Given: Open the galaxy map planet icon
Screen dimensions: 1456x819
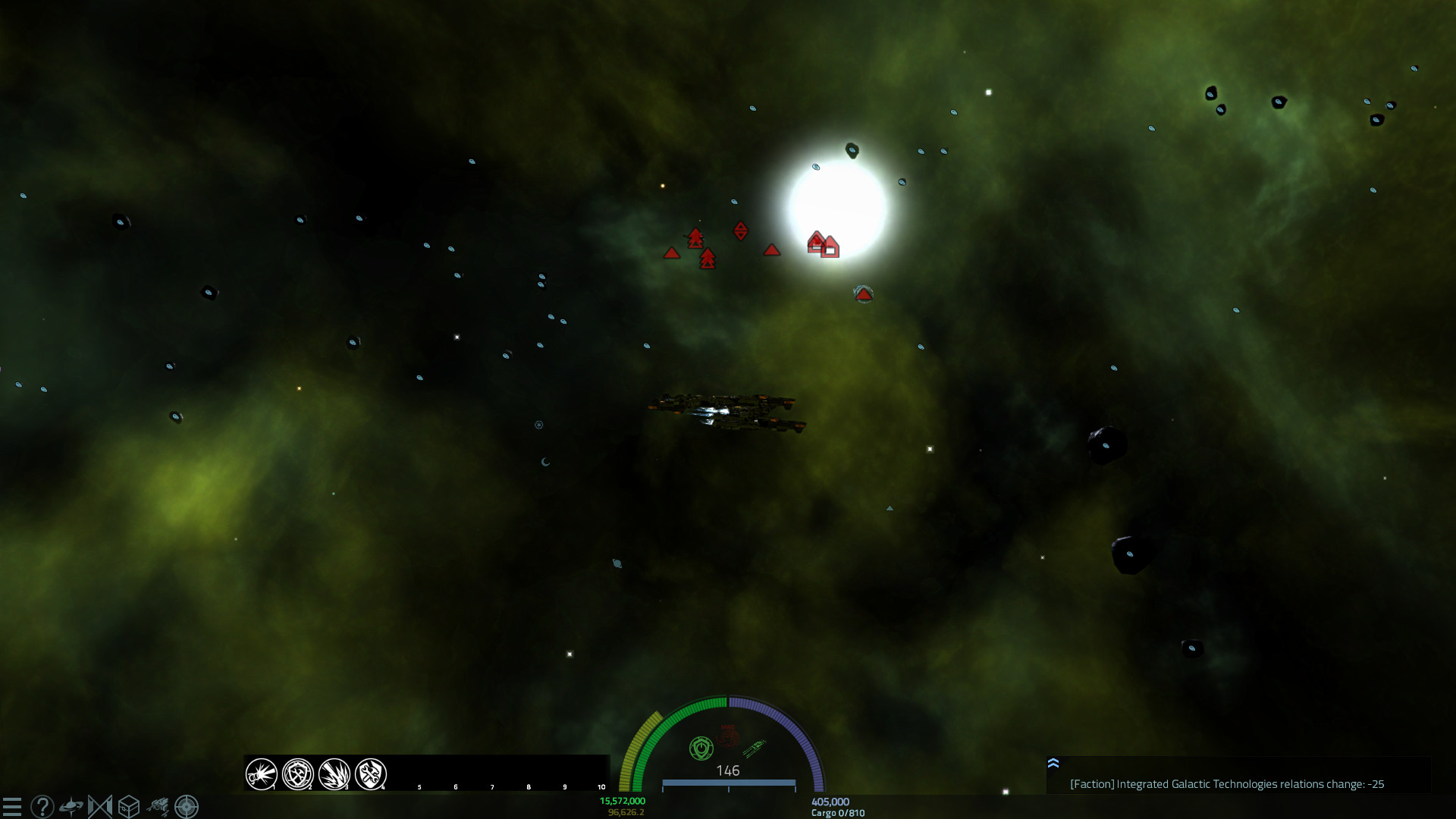Looking at the screenshot, I should pos(70,806).
